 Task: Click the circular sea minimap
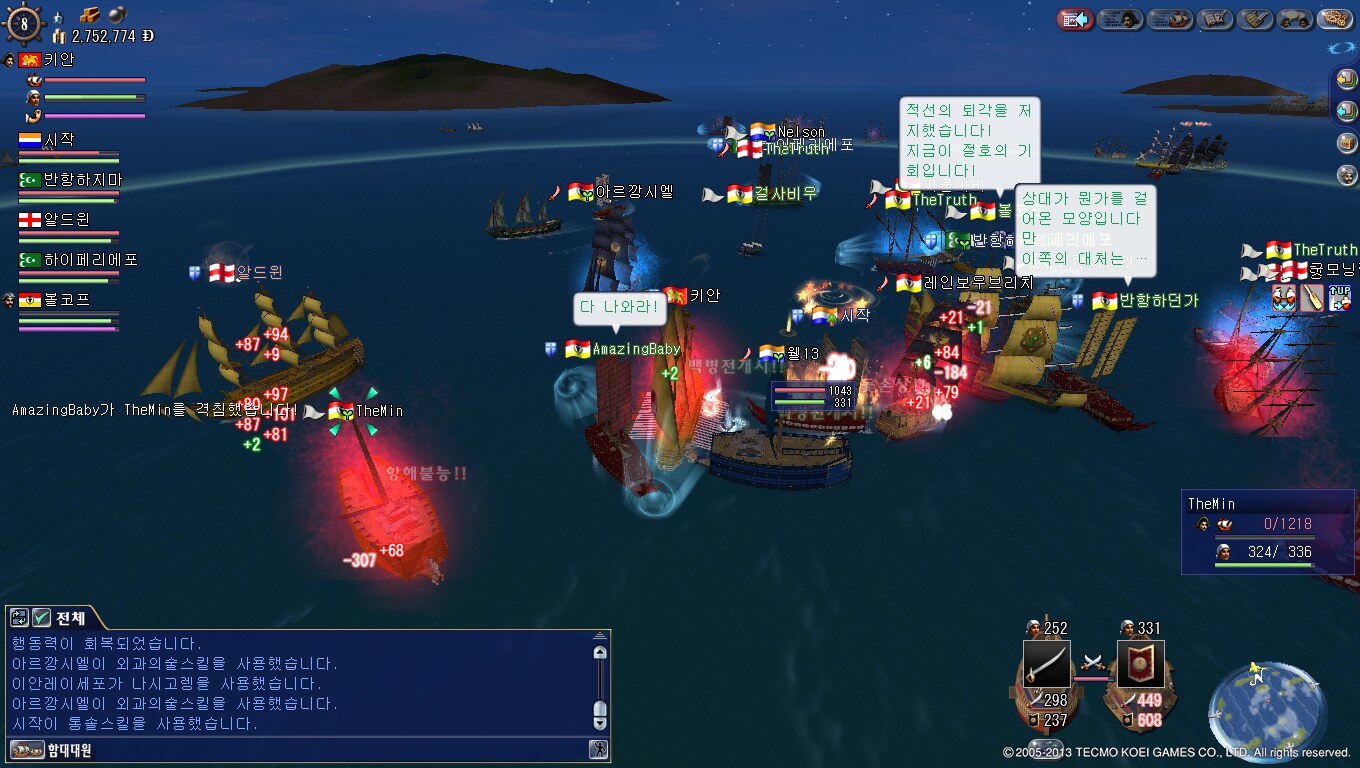point(1267,708)
